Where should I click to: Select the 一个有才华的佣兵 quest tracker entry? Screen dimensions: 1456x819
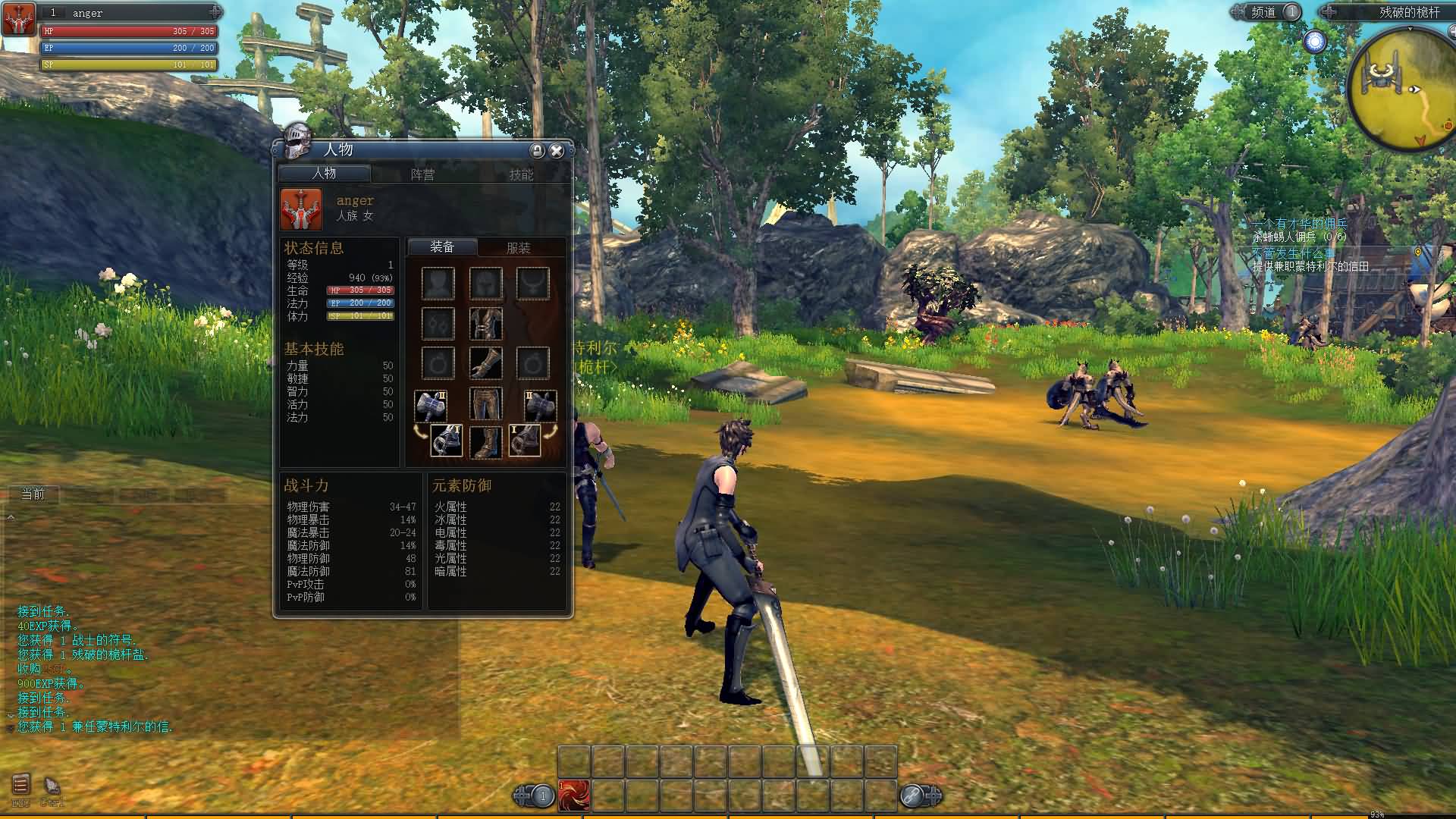(x=1300, y=224)
